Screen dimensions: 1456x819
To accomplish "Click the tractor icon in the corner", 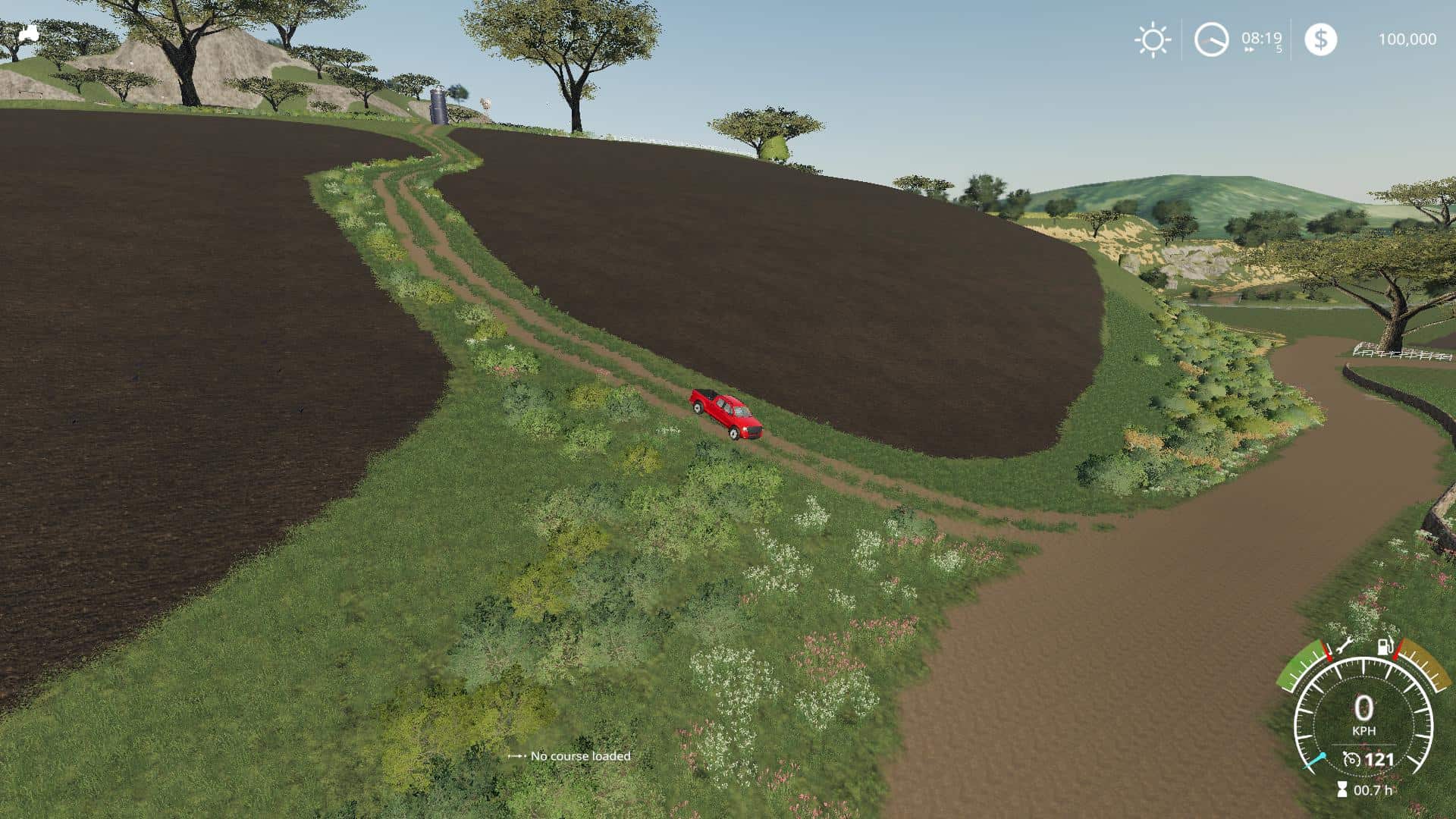I will coord(29,33).
